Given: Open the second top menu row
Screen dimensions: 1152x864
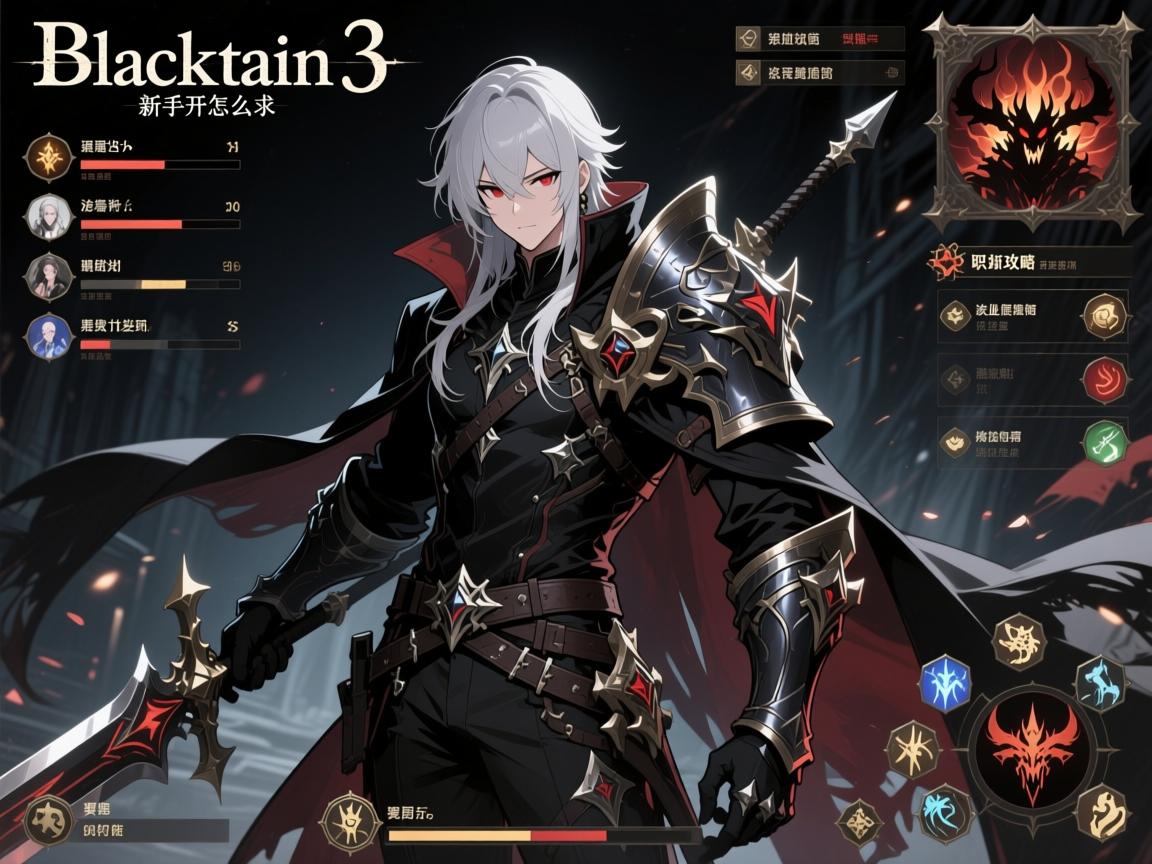Looking at the screenshot, I should click(x=820, y=72).
